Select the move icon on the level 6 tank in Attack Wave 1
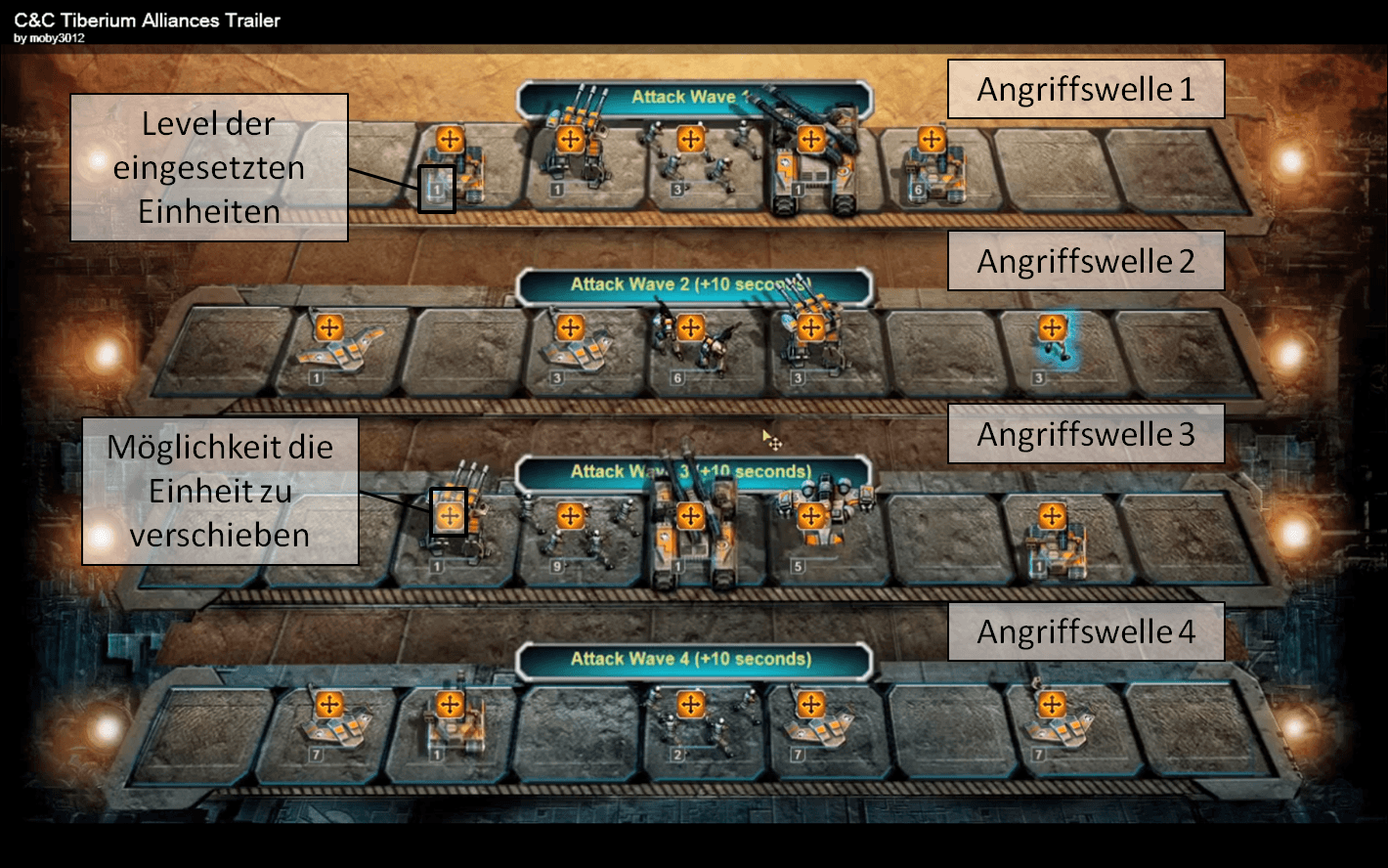1388x868 pixels. coord(932,139)
